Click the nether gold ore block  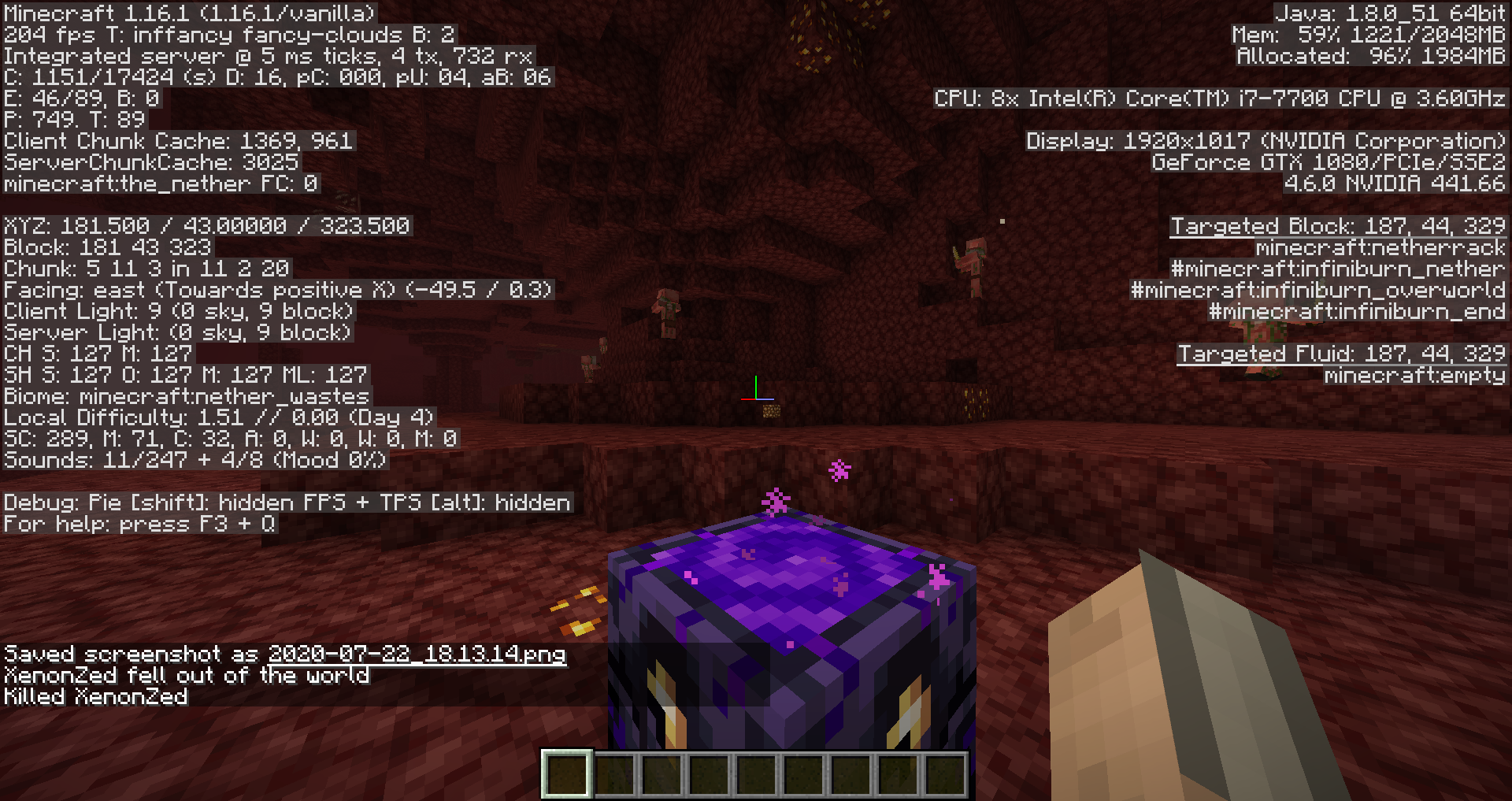pos(770,410)
